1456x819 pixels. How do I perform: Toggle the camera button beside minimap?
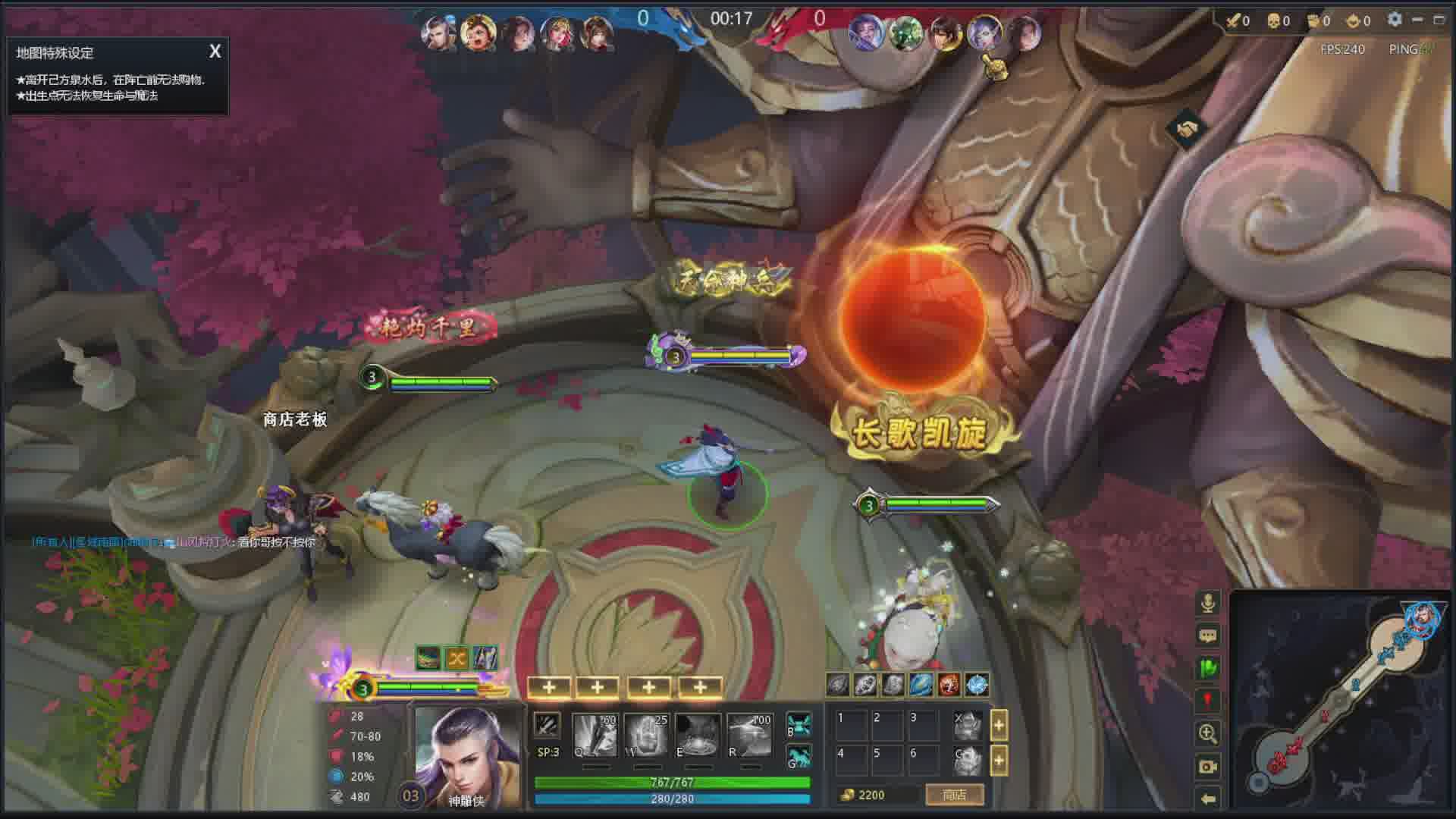click(1208, 767)
